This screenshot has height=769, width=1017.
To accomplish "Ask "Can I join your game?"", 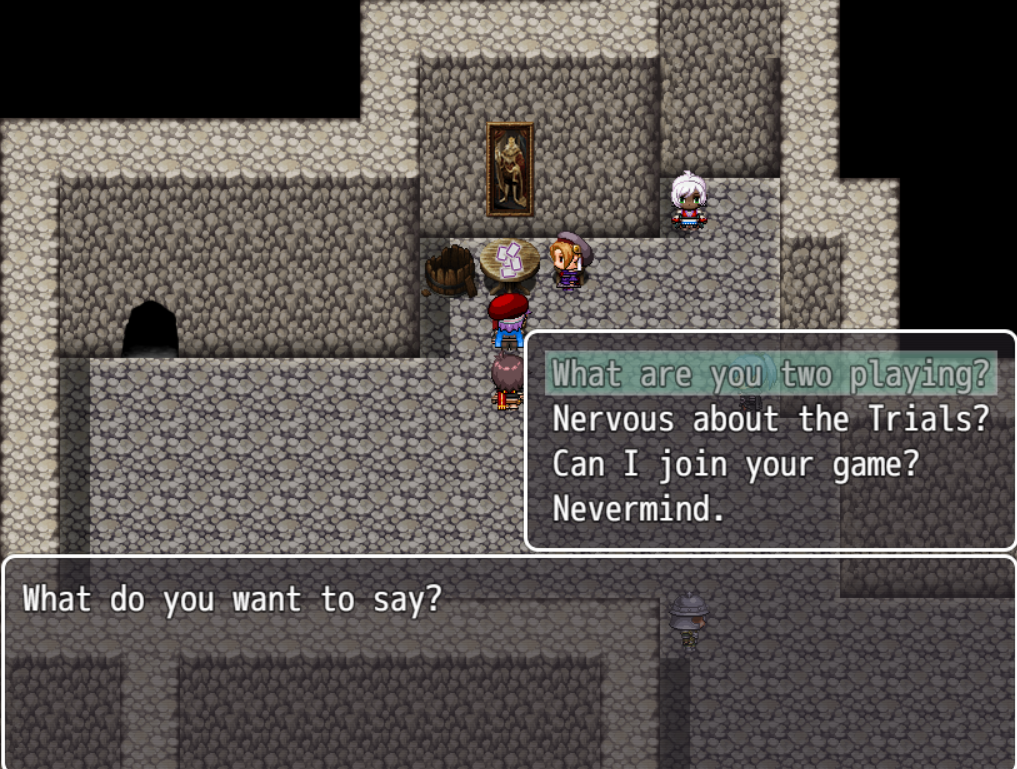I will (735, 464).
